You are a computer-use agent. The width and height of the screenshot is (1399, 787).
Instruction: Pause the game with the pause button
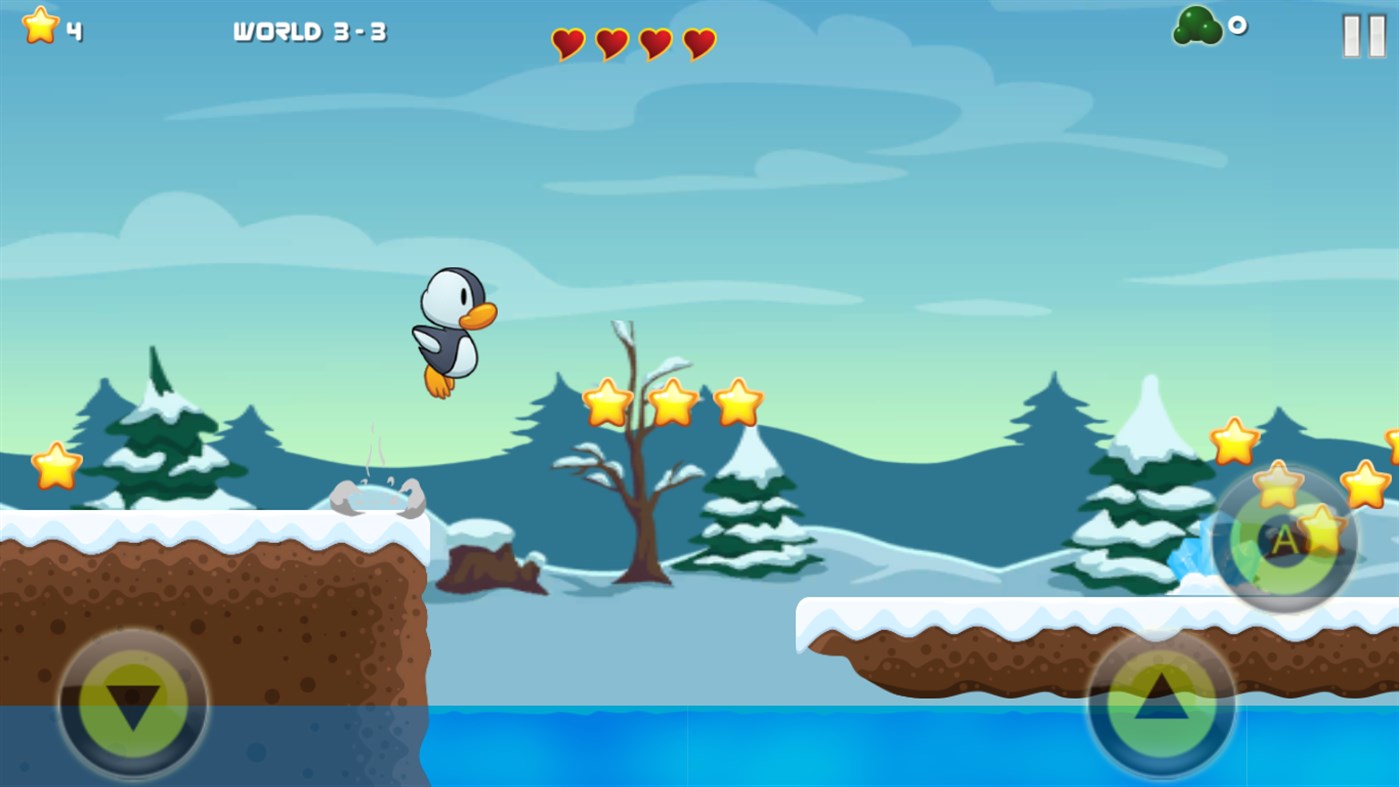click(1365, 36)
